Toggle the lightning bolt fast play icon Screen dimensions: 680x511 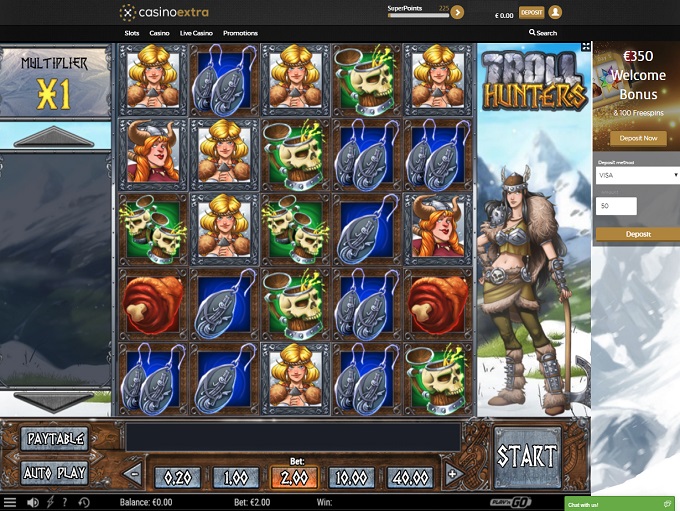50,502
